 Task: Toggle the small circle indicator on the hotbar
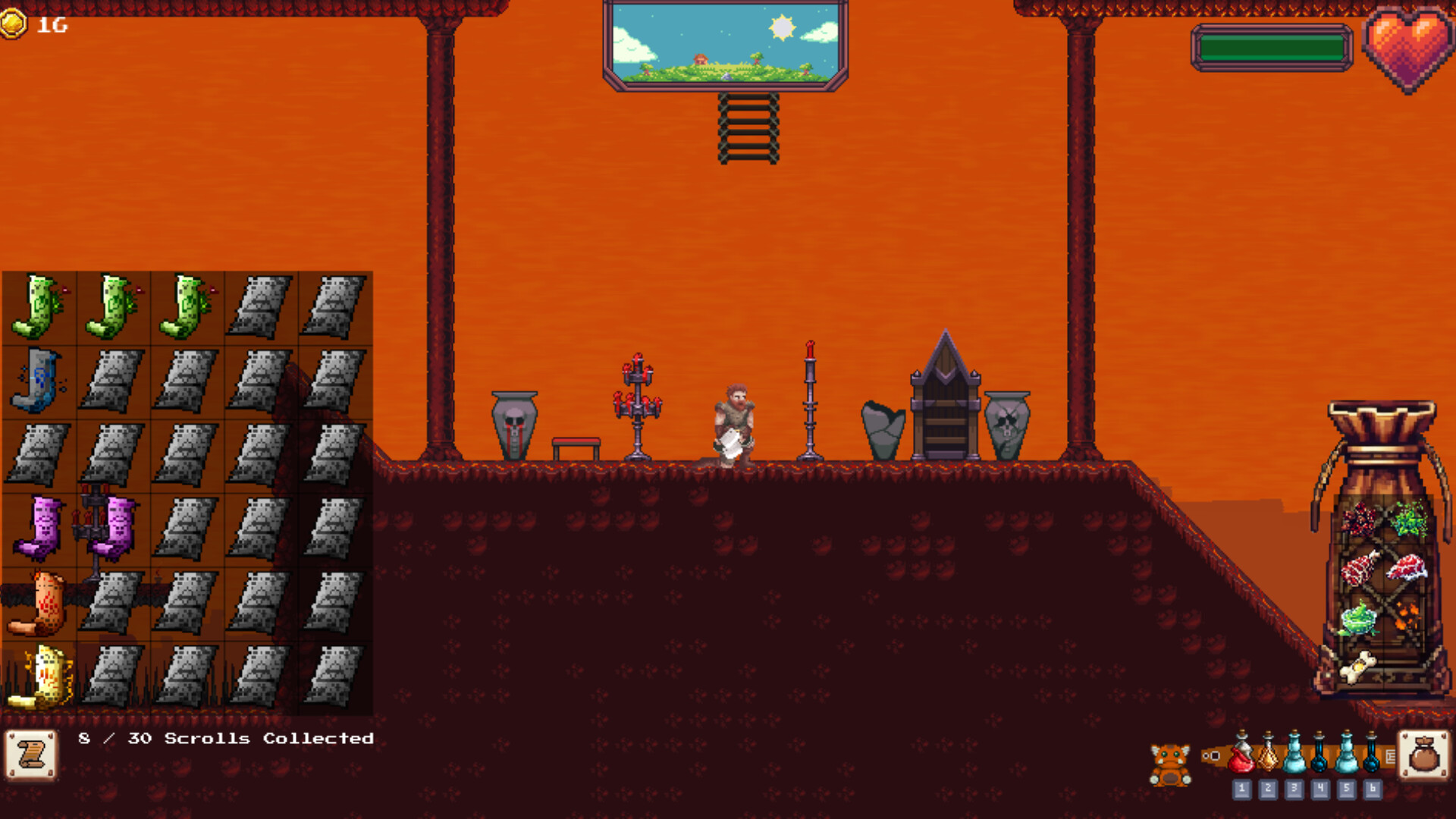(1206, 756)
